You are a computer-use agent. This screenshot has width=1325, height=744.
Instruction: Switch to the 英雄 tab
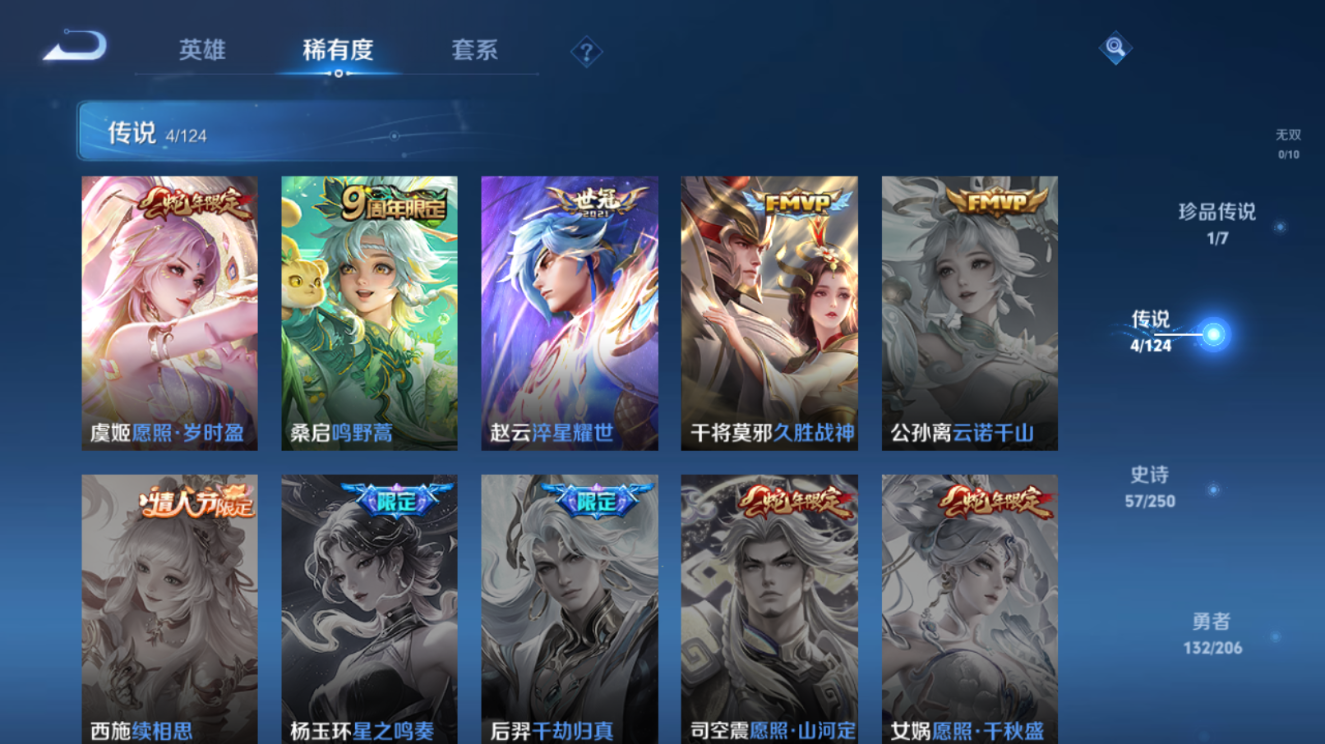pyautogui.click(x=201, y=49)
